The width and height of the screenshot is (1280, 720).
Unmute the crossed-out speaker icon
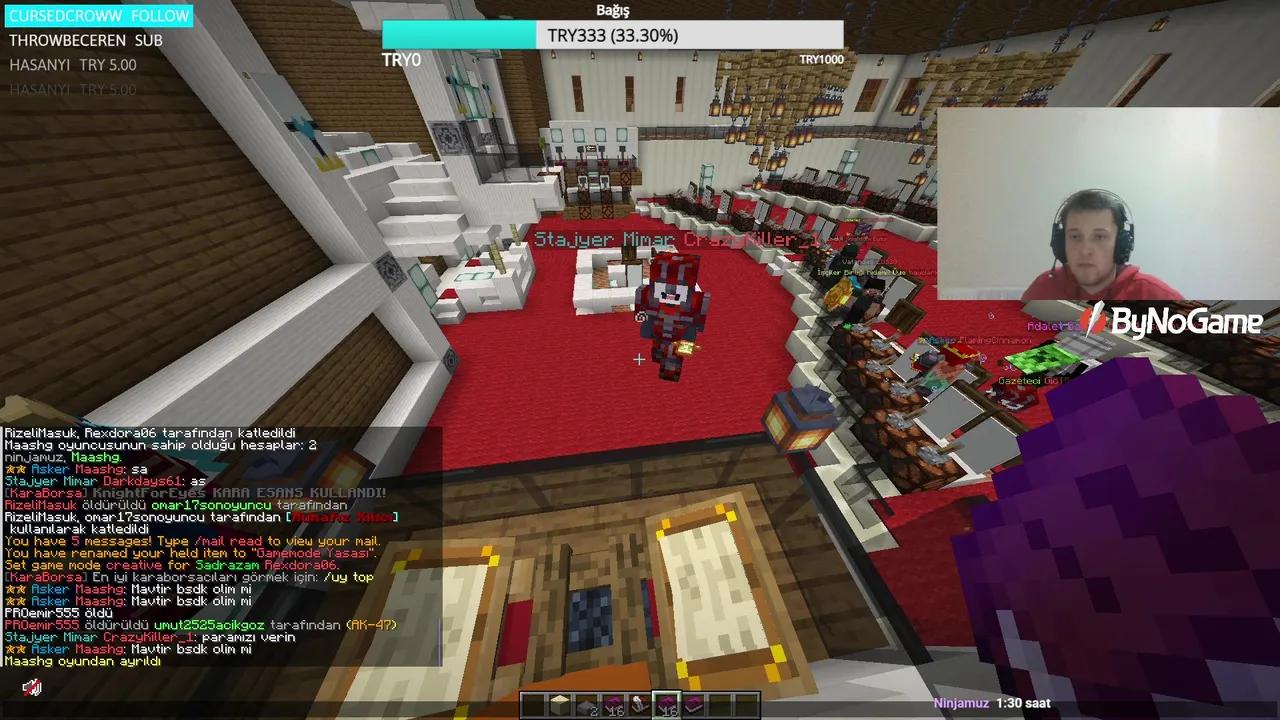[32, 687]
